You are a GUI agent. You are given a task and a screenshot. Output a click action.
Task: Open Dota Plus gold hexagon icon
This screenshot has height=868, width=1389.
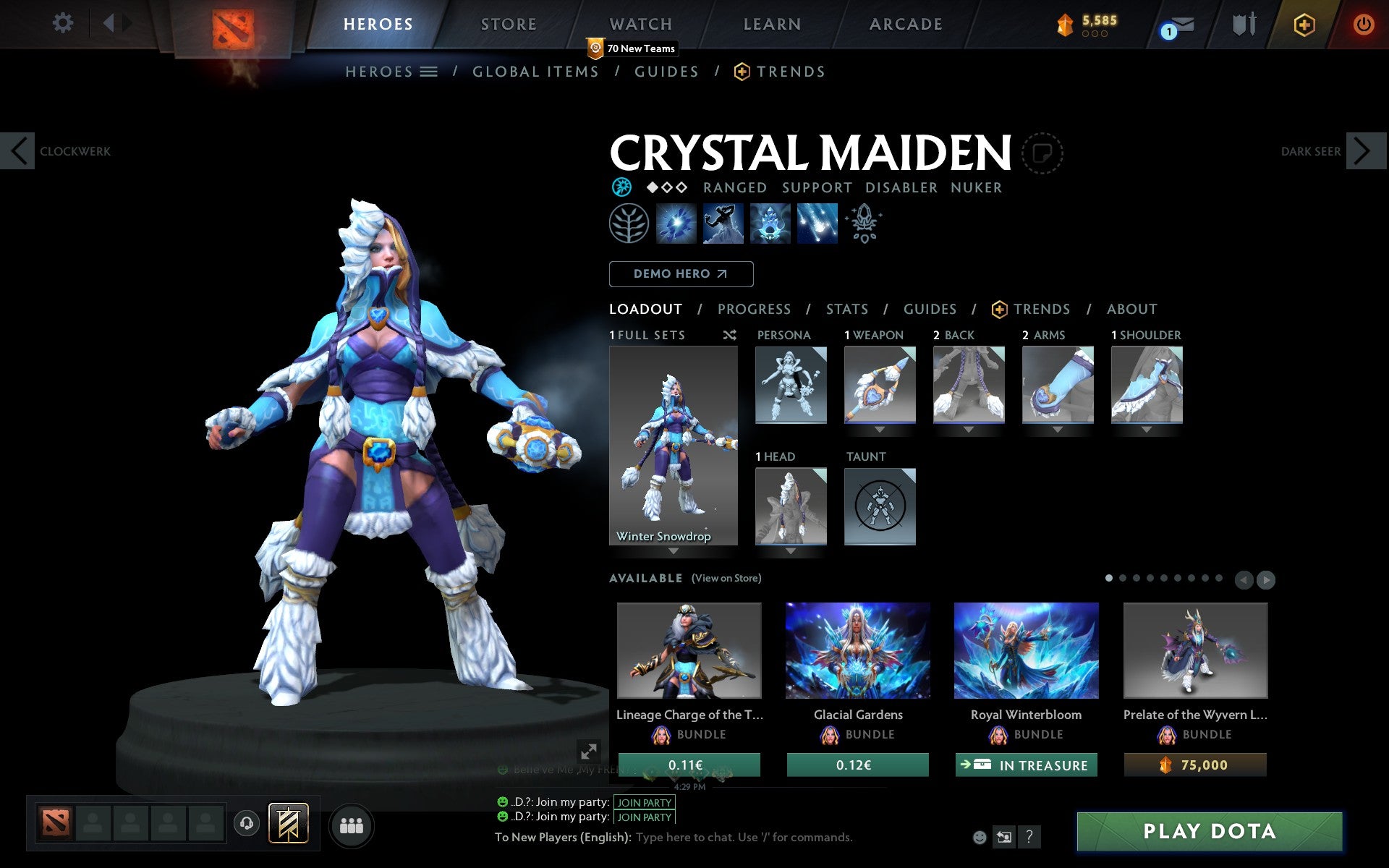coord(1304,24)
